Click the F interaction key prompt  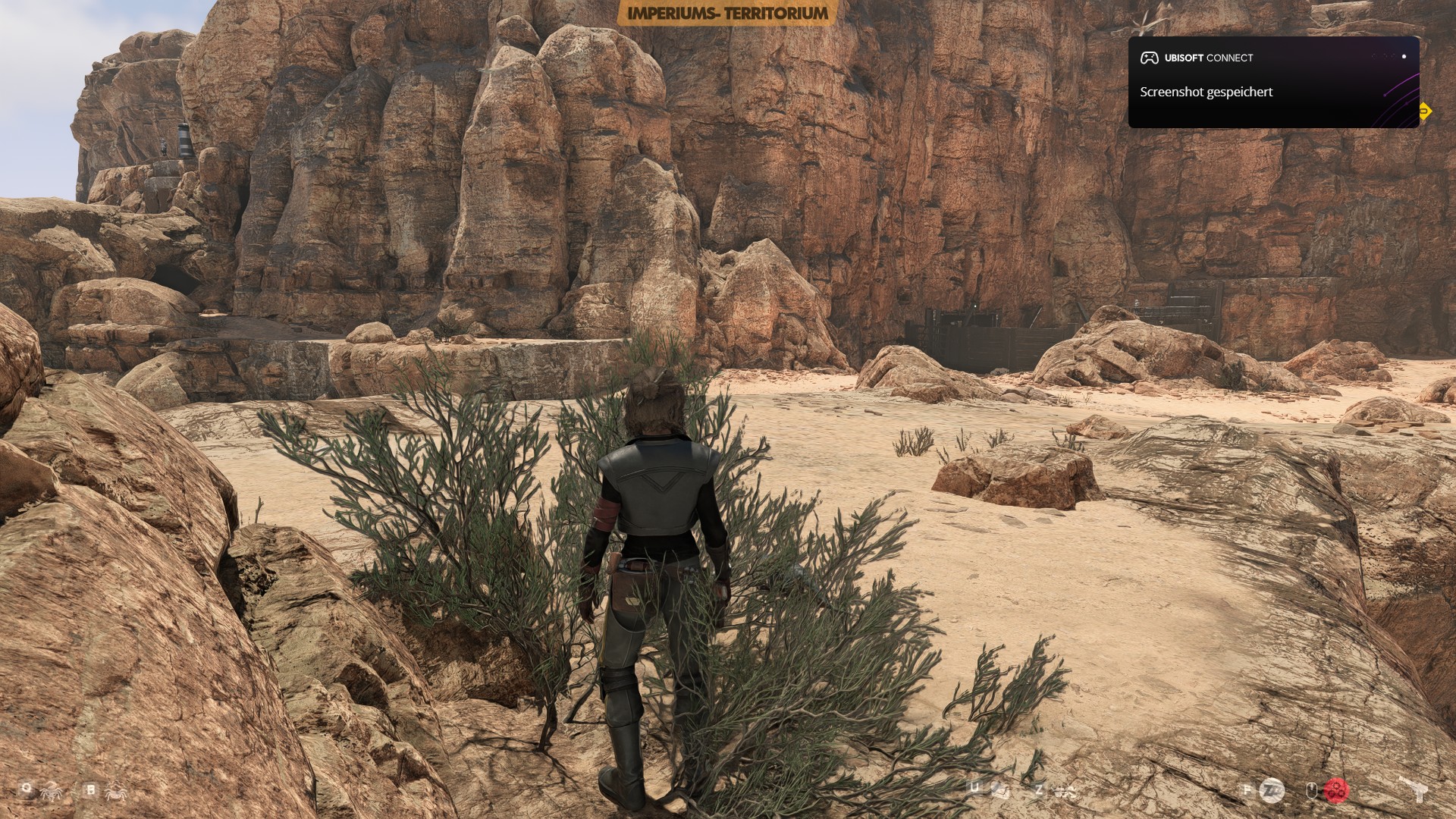1247,789
